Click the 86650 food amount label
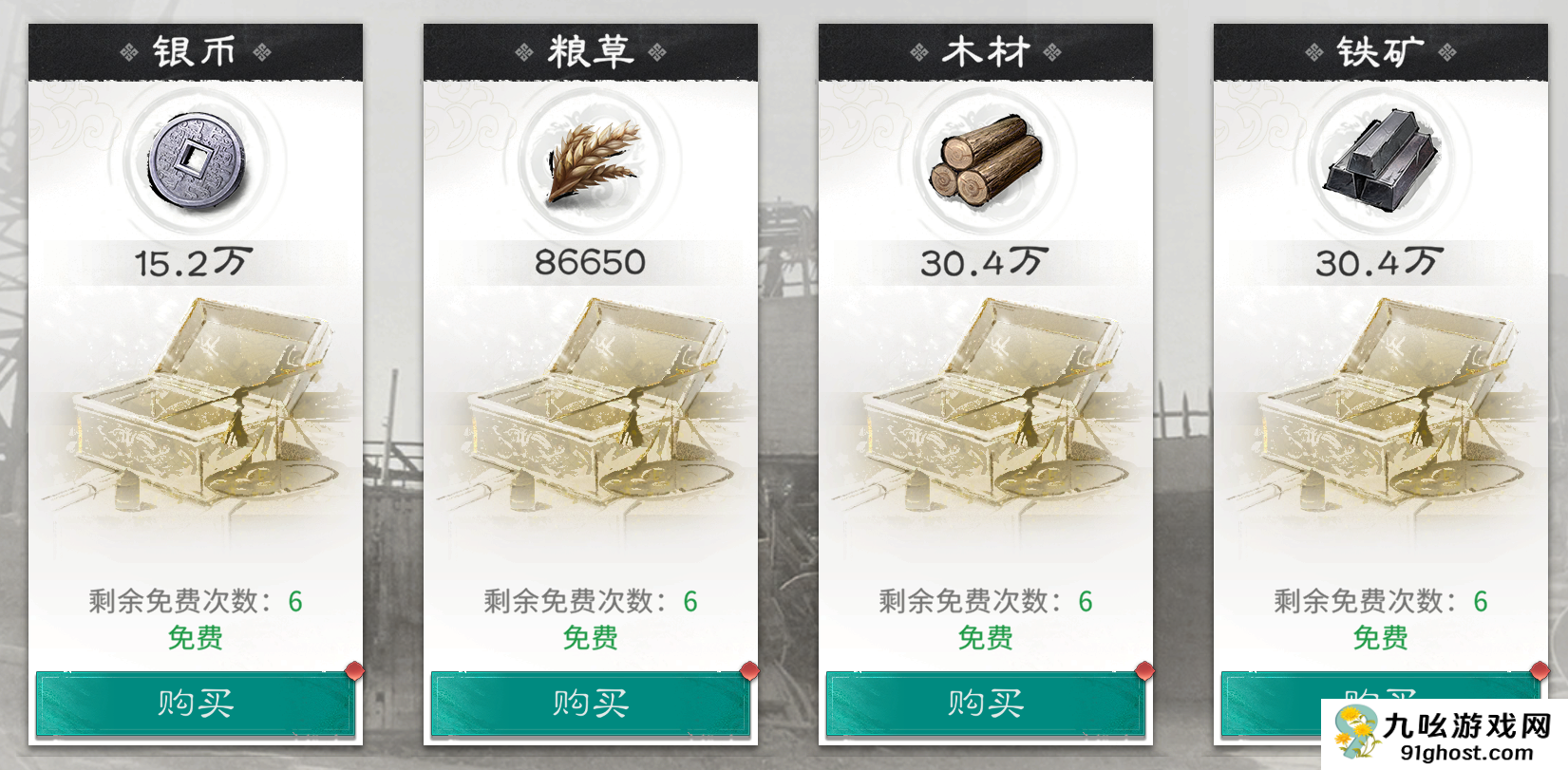 pos(591,262)
